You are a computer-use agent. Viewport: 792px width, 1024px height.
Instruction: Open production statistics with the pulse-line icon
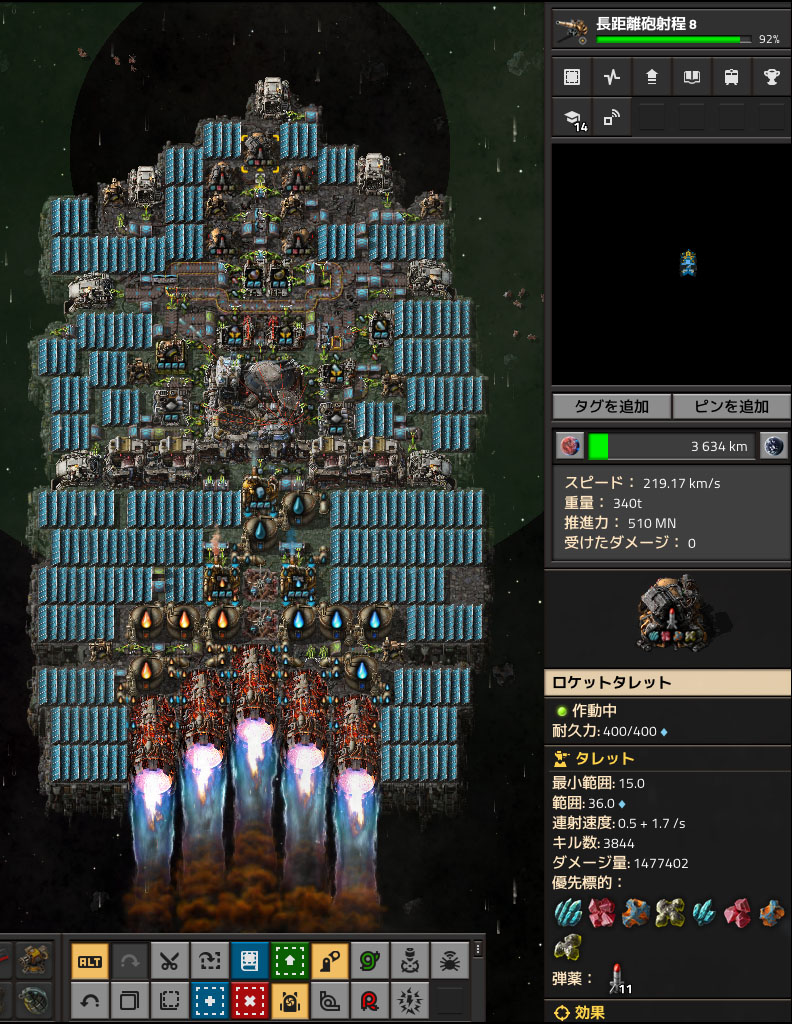pos(611,77)
